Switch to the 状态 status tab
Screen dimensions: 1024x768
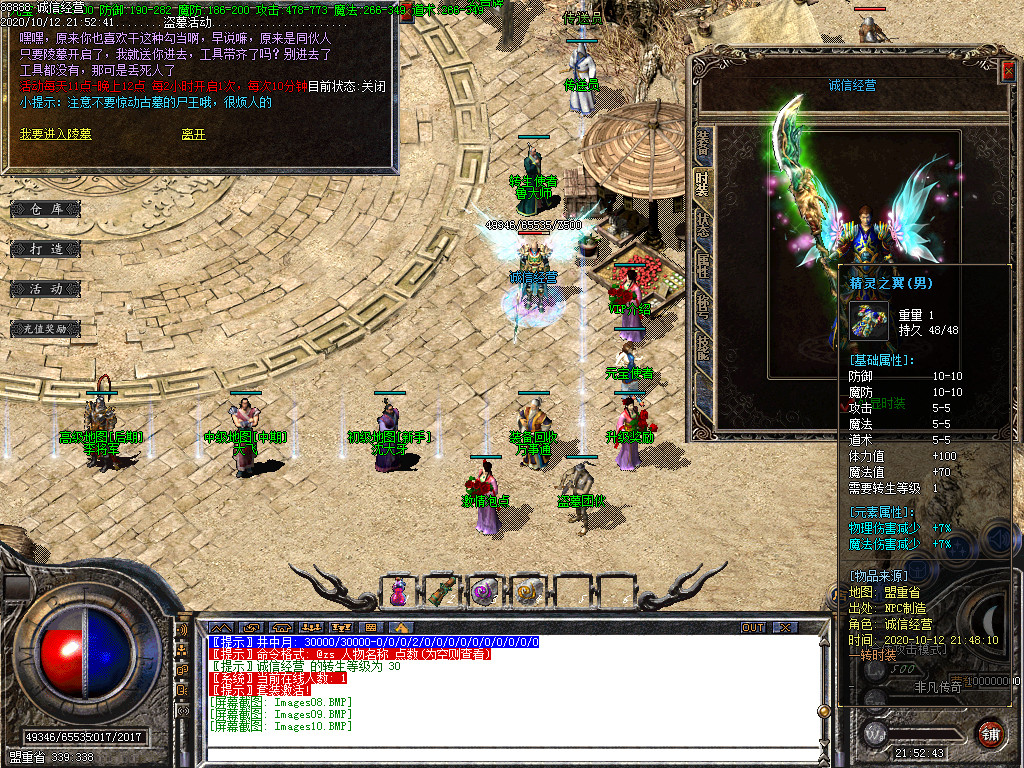703,226
